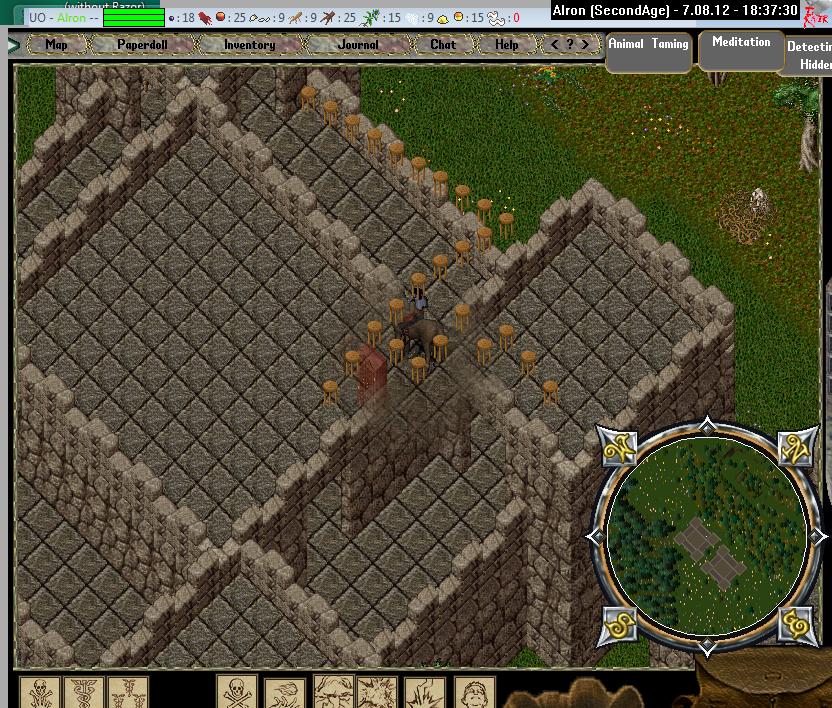
Task: Open the Help menu
Action: click(x=506, y=45)
